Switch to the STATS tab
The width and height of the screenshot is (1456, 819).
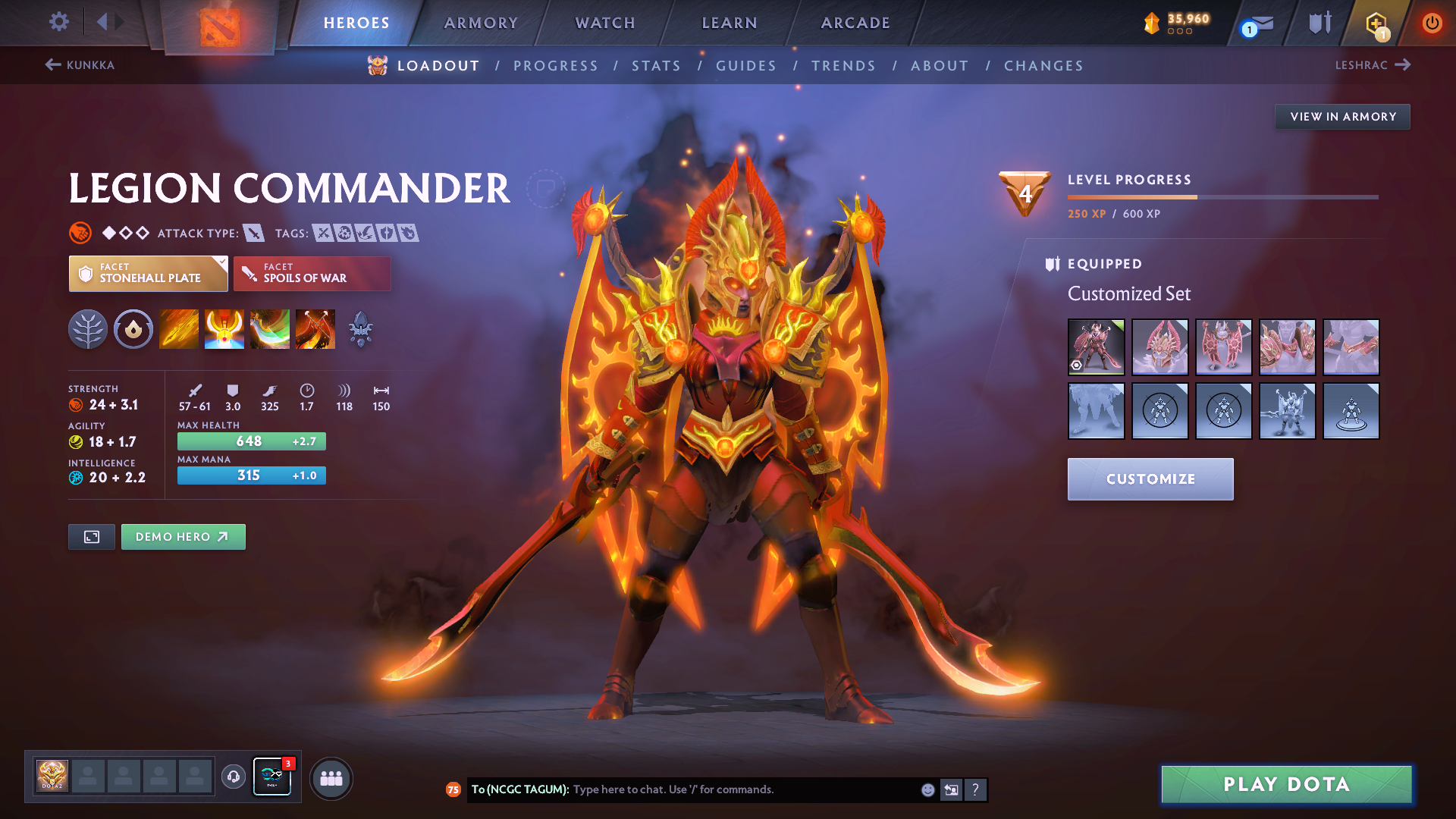657,65
